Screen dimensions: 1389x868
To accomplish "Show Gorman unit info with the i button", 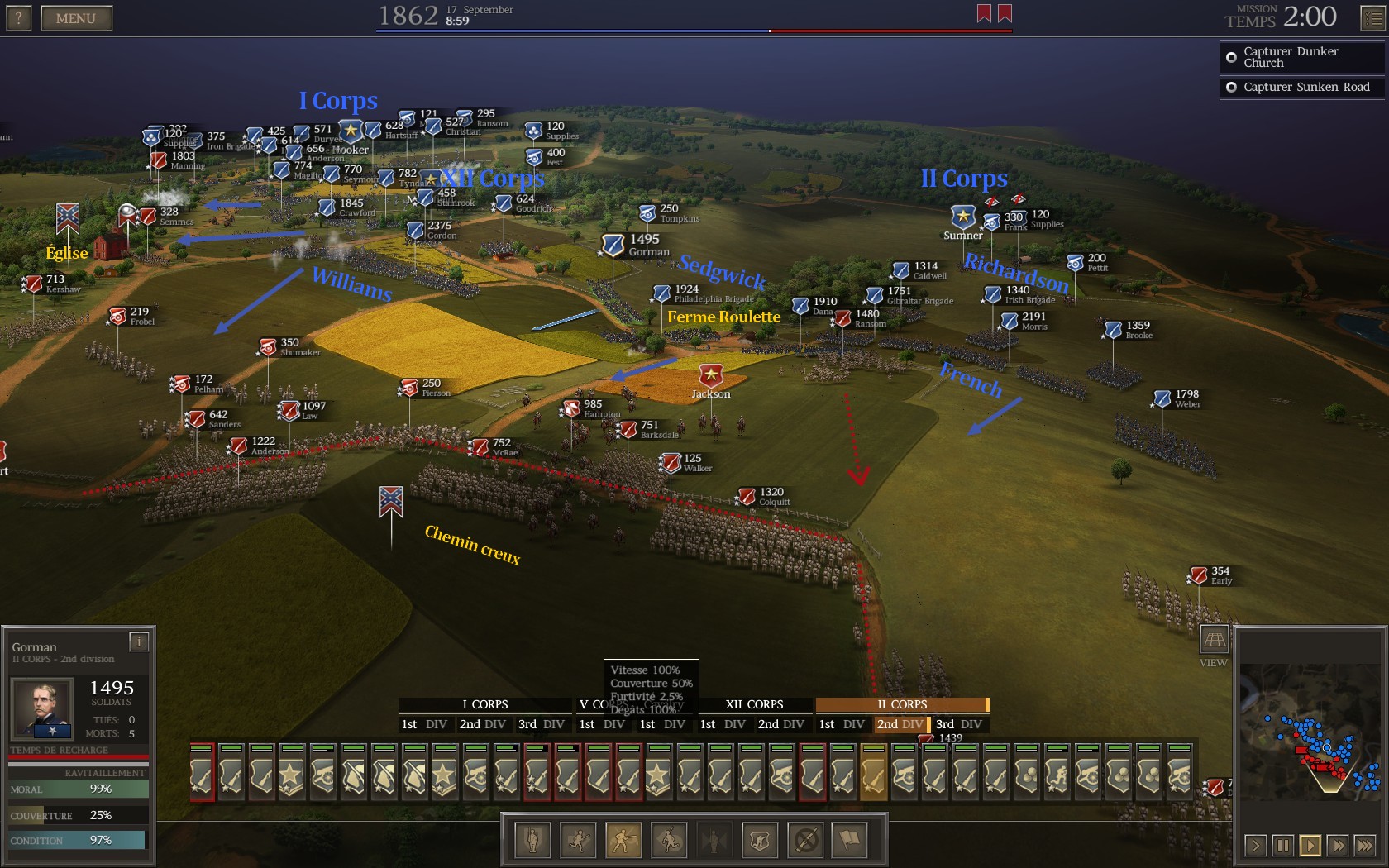I will tap(139, 641).
